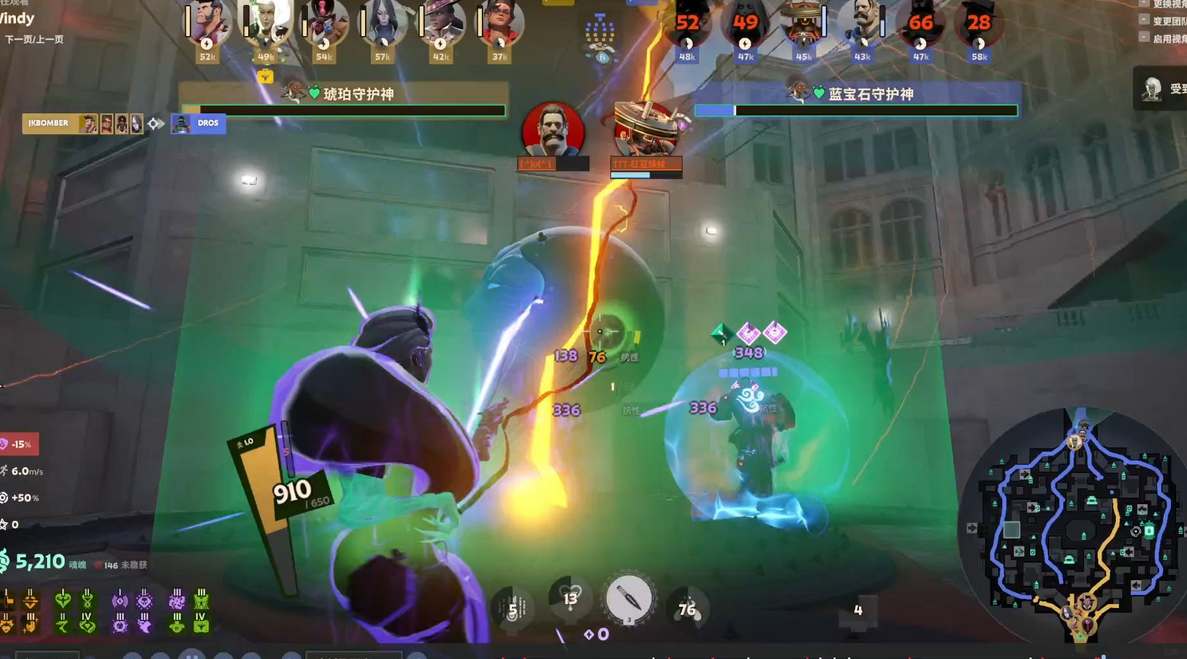Select the dead sapphire hero with 66 respawn timer
The image size is (1187, 659).
point(920,22)
